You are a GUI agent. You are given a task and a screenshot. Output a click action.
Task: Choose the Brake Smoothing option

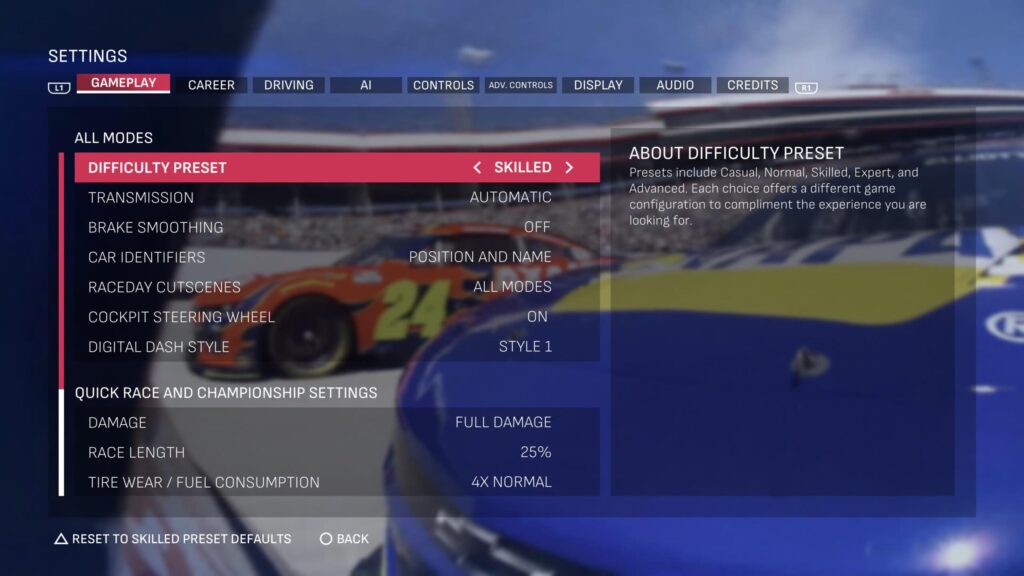point(337,227)
